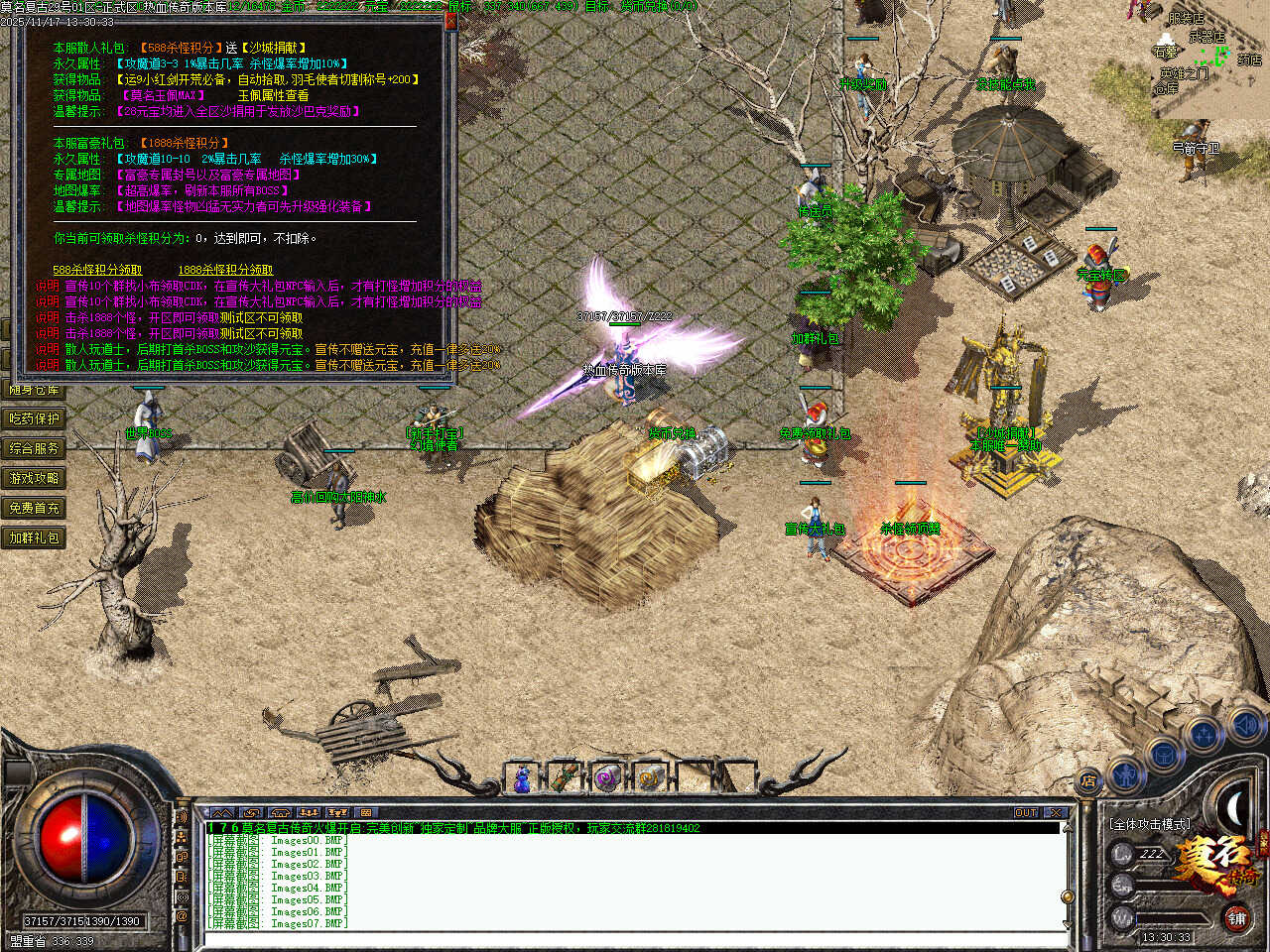Close the chat panel with the X button
The width and height of the screenshot is (1270, 952).
click(x=1056, y=813)
